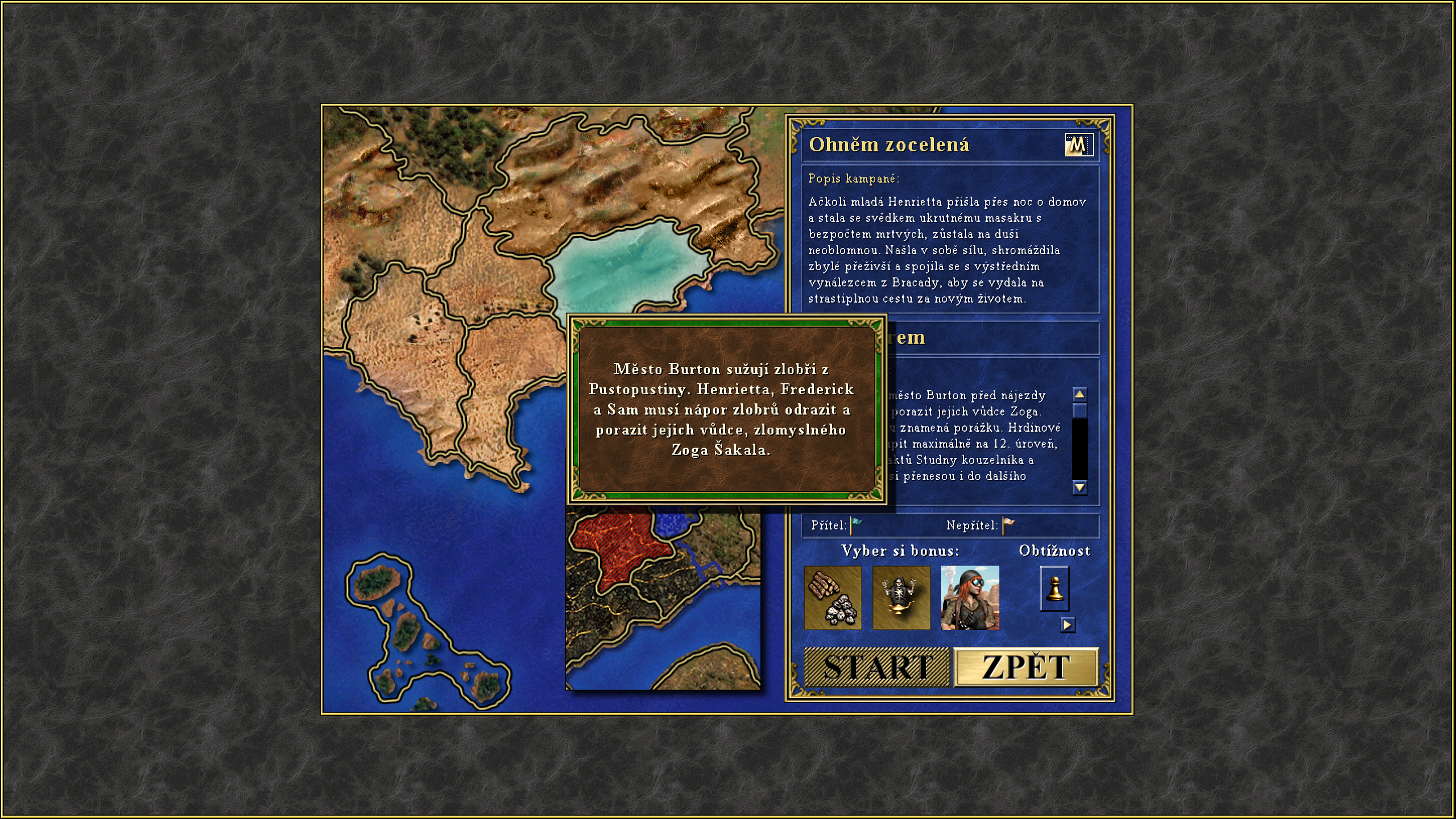Image resolution: width=1456 pixels, height=819 pixels.
Task: Increase difficulty with the right arrow
Action: [1068, 624]
